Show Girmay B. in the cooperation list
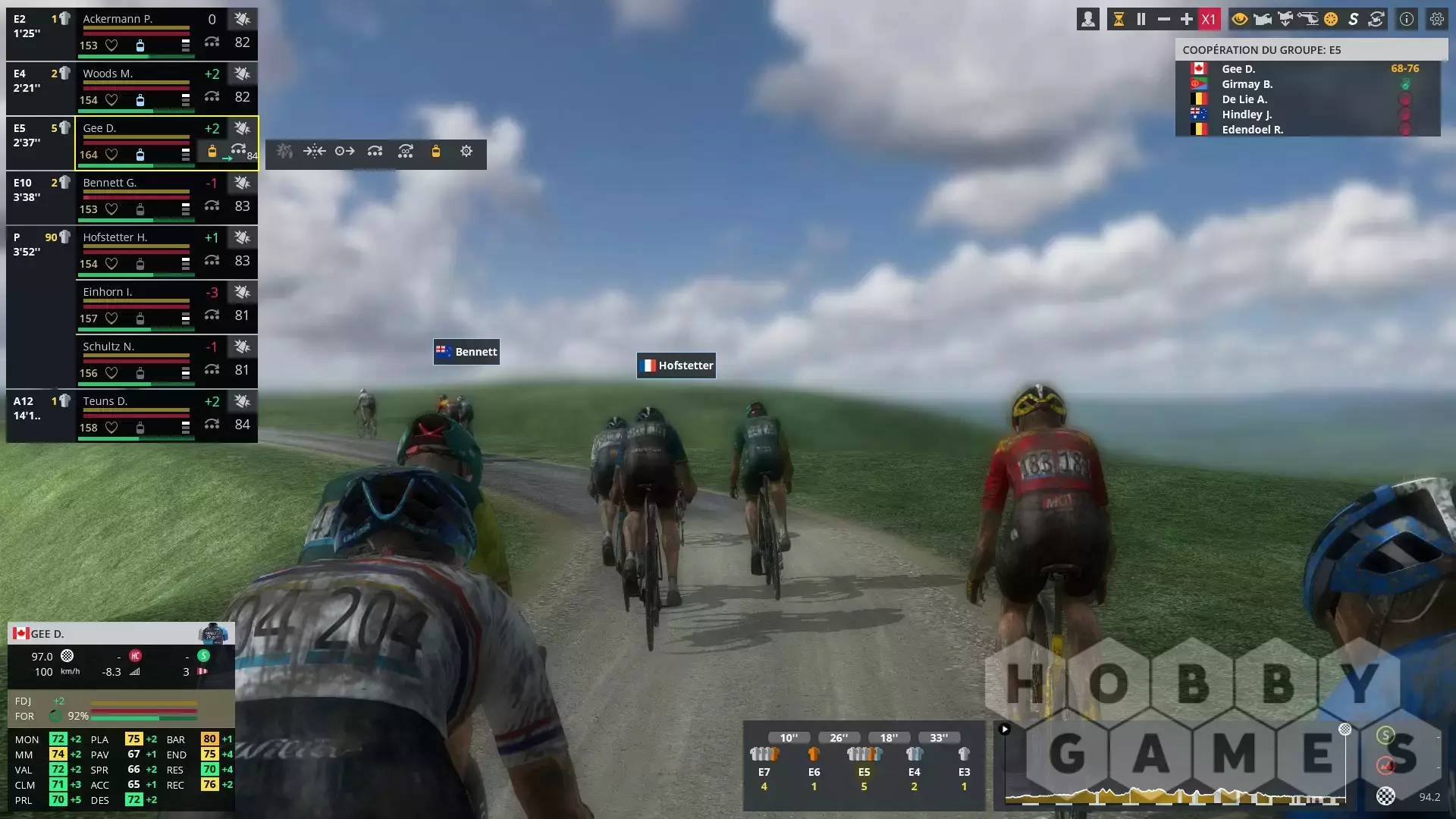The width and height of the screenshot is (1456, 819). pyautogui.click(x=1247, y=84)
